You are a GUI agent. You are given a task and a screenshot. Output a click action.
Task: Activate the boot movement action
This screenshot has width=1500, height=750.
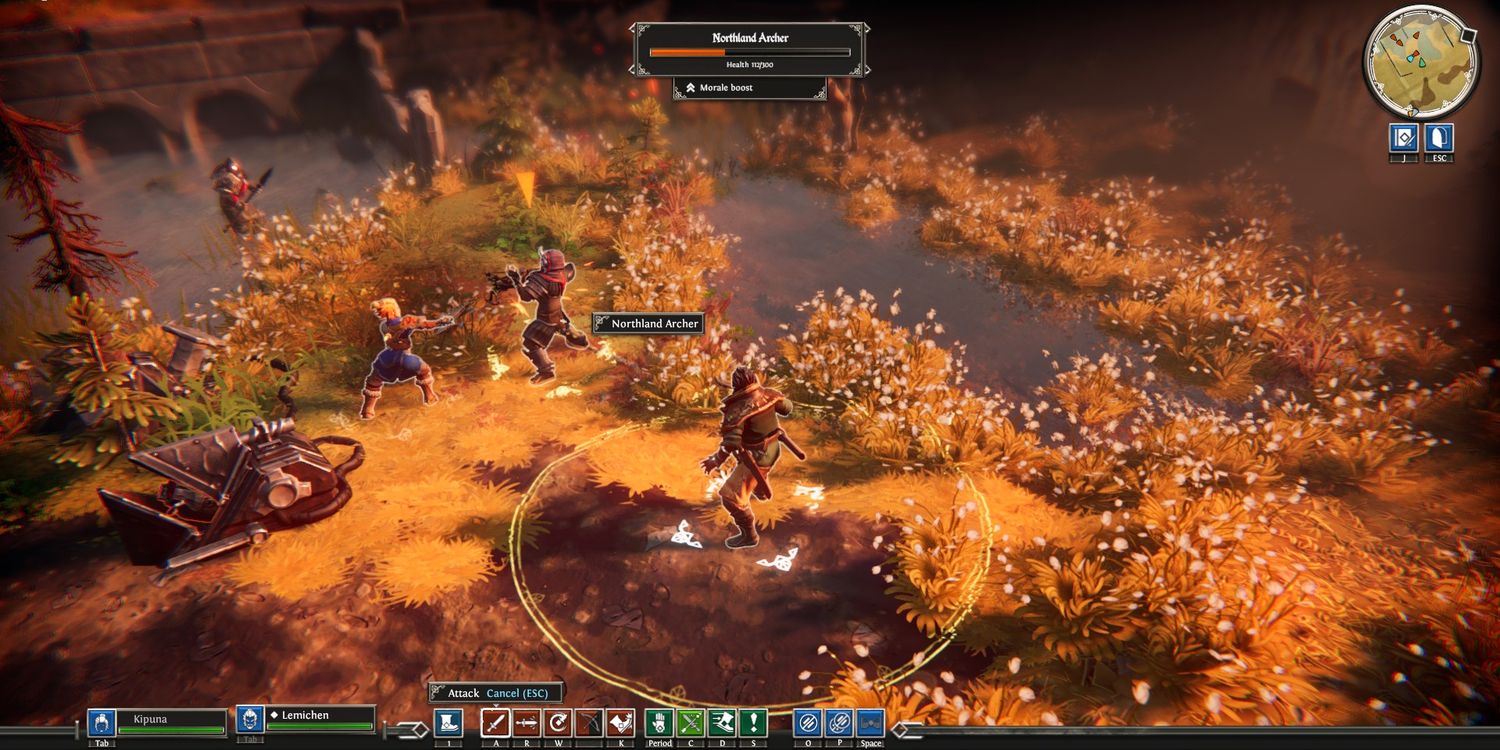click(x=448, y=723)
